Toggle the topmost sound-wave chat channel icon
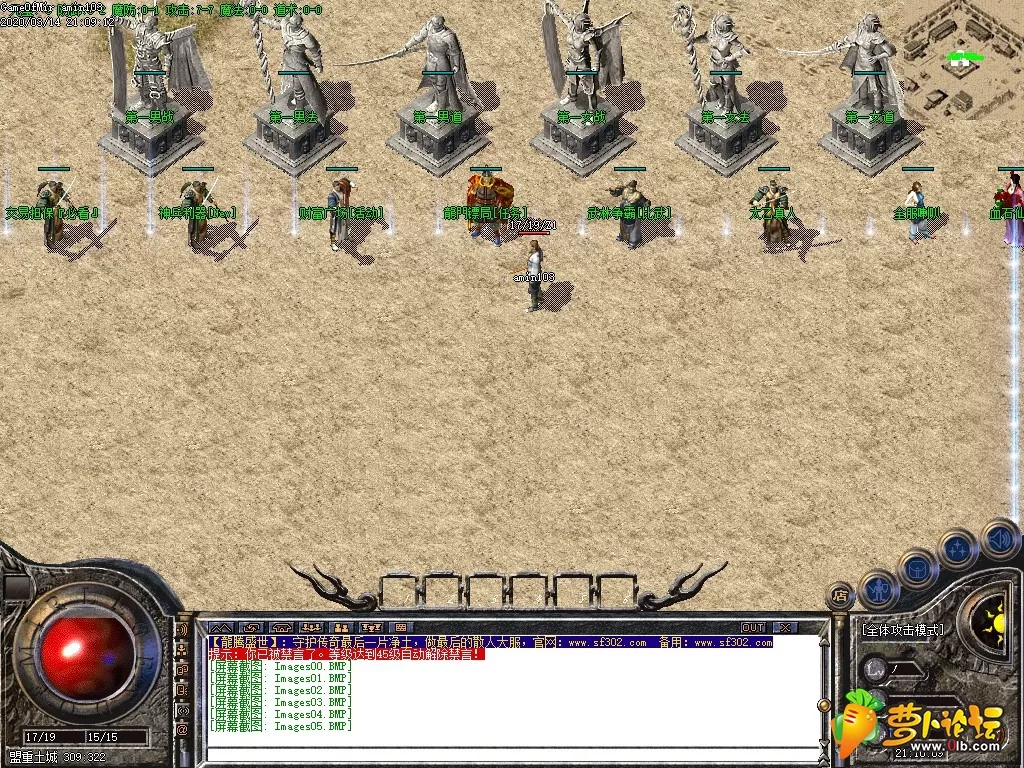 (182, 632)
